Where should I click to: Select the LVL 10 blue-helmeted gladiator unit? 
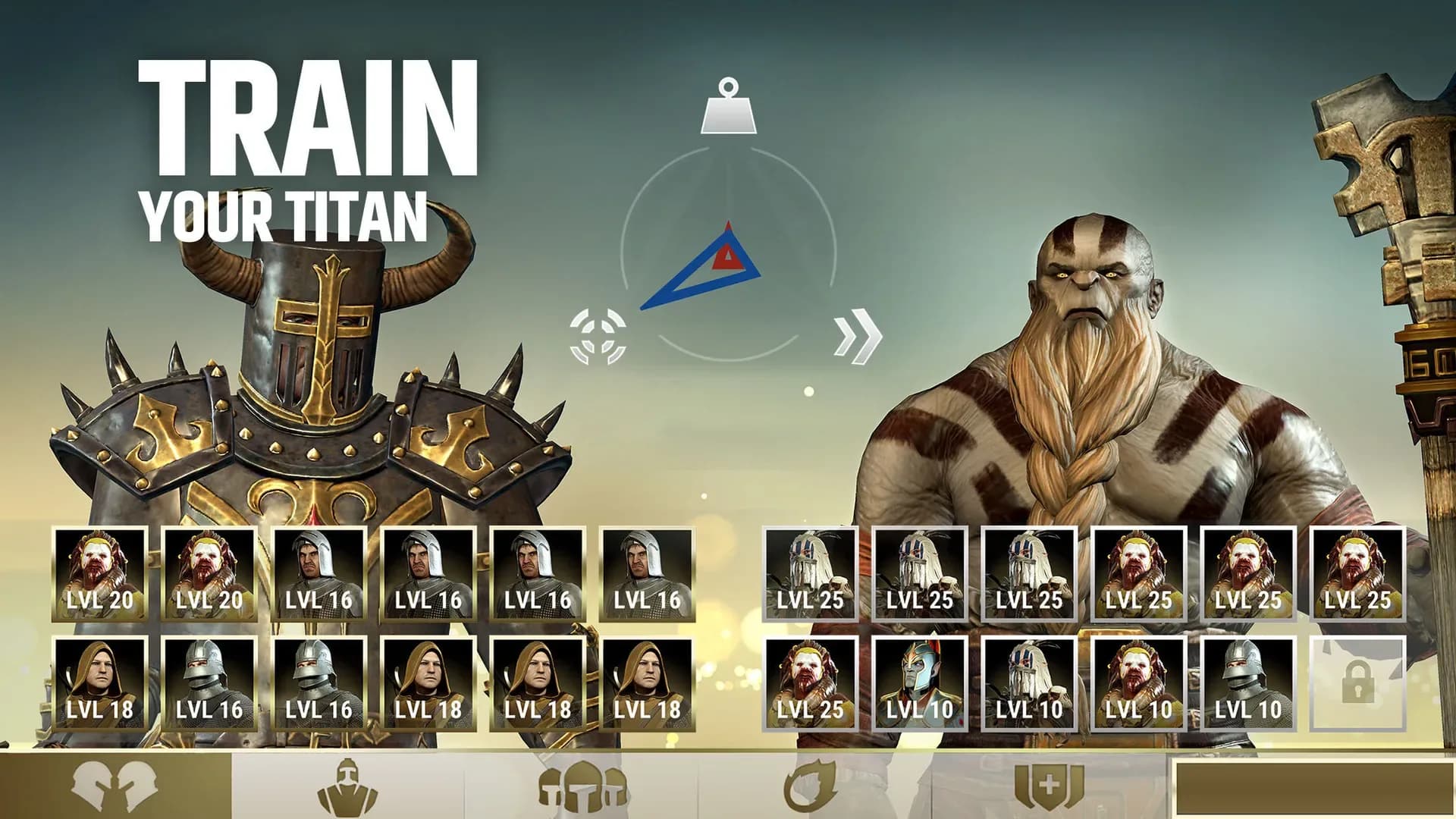[x=920, y=684]
